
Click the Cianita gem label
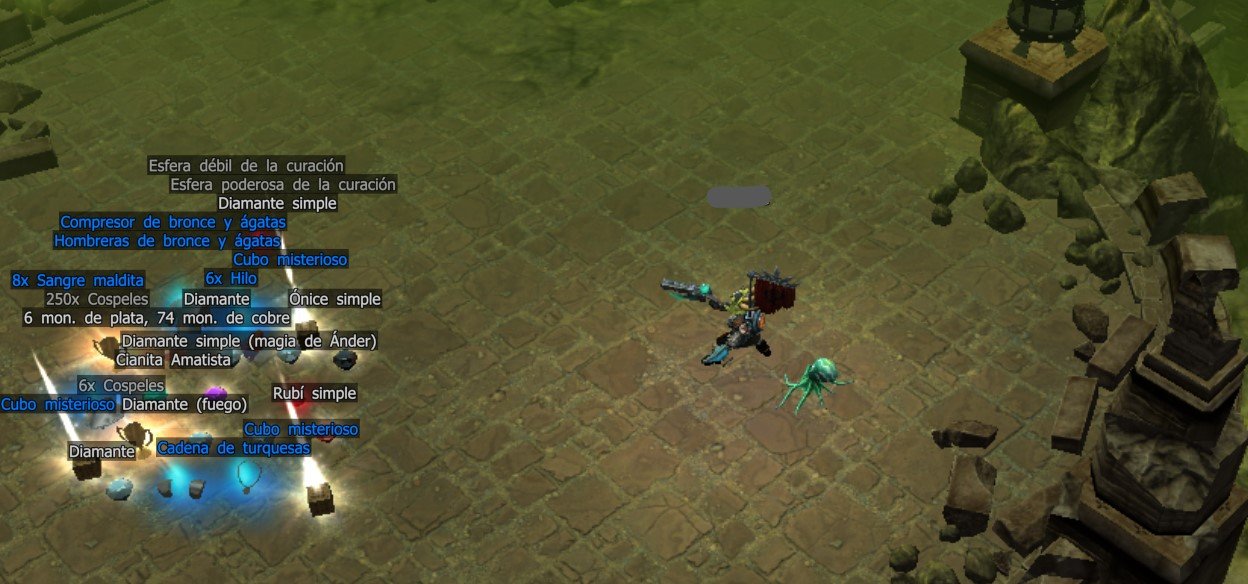coord(140,360)
